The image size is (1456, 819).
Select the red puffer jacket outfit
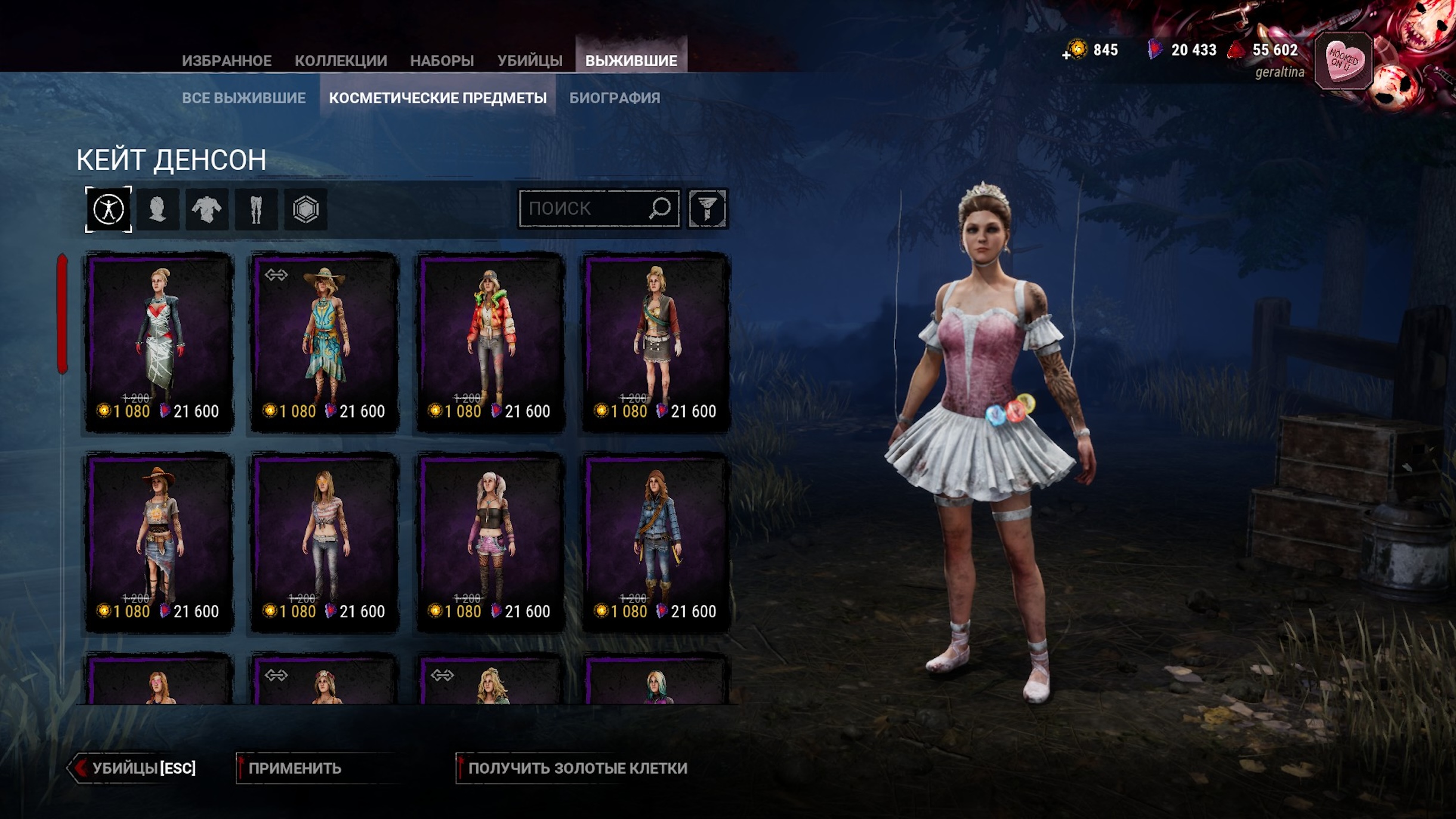click(x=491, y=341)
